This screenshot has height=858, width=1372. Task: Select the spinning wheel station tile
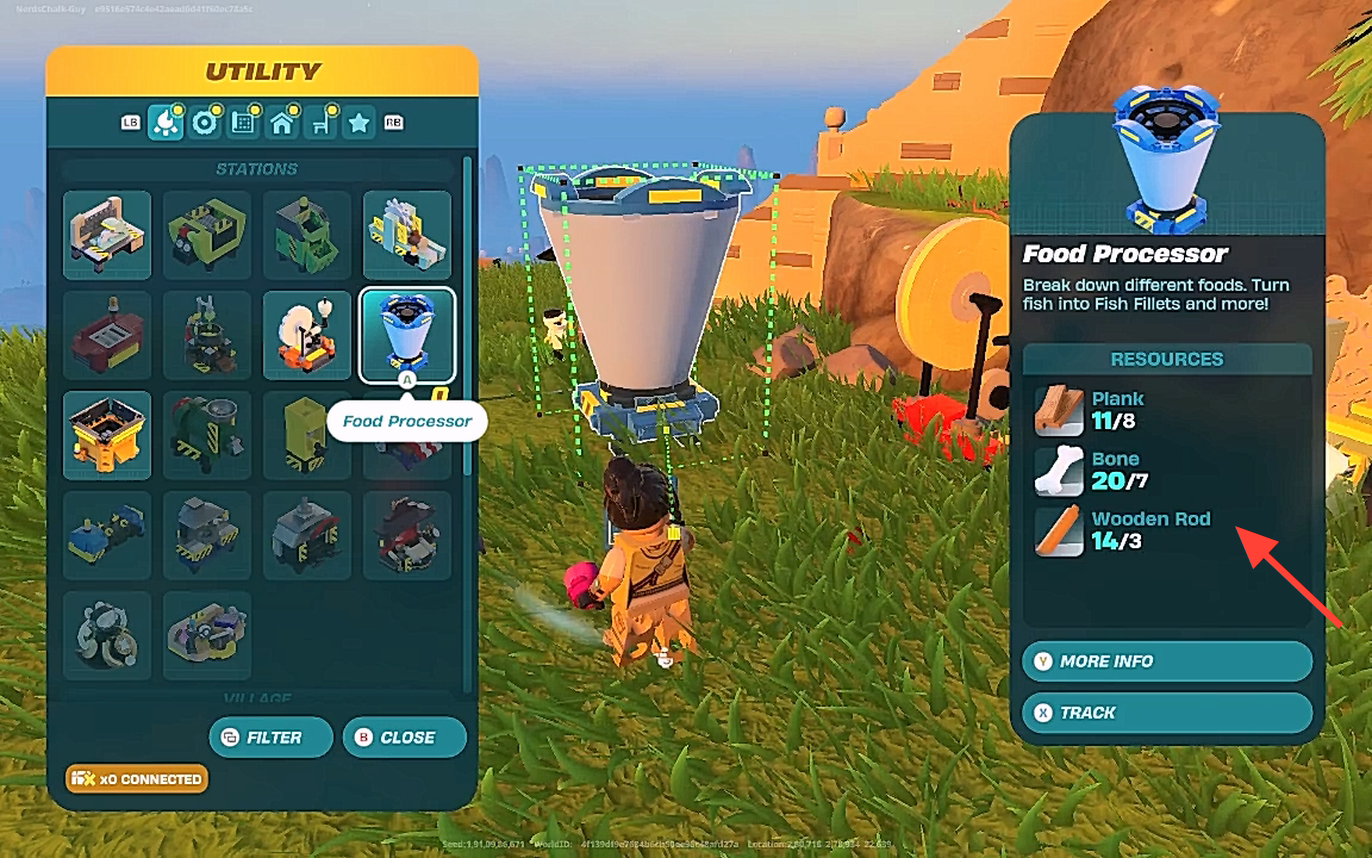point(306,335)
